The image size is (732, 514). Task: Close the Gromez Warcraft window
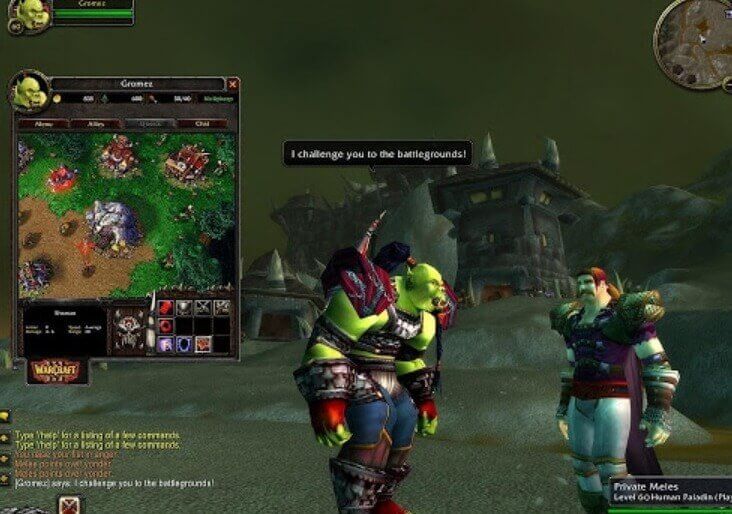(x=233, y=85)
